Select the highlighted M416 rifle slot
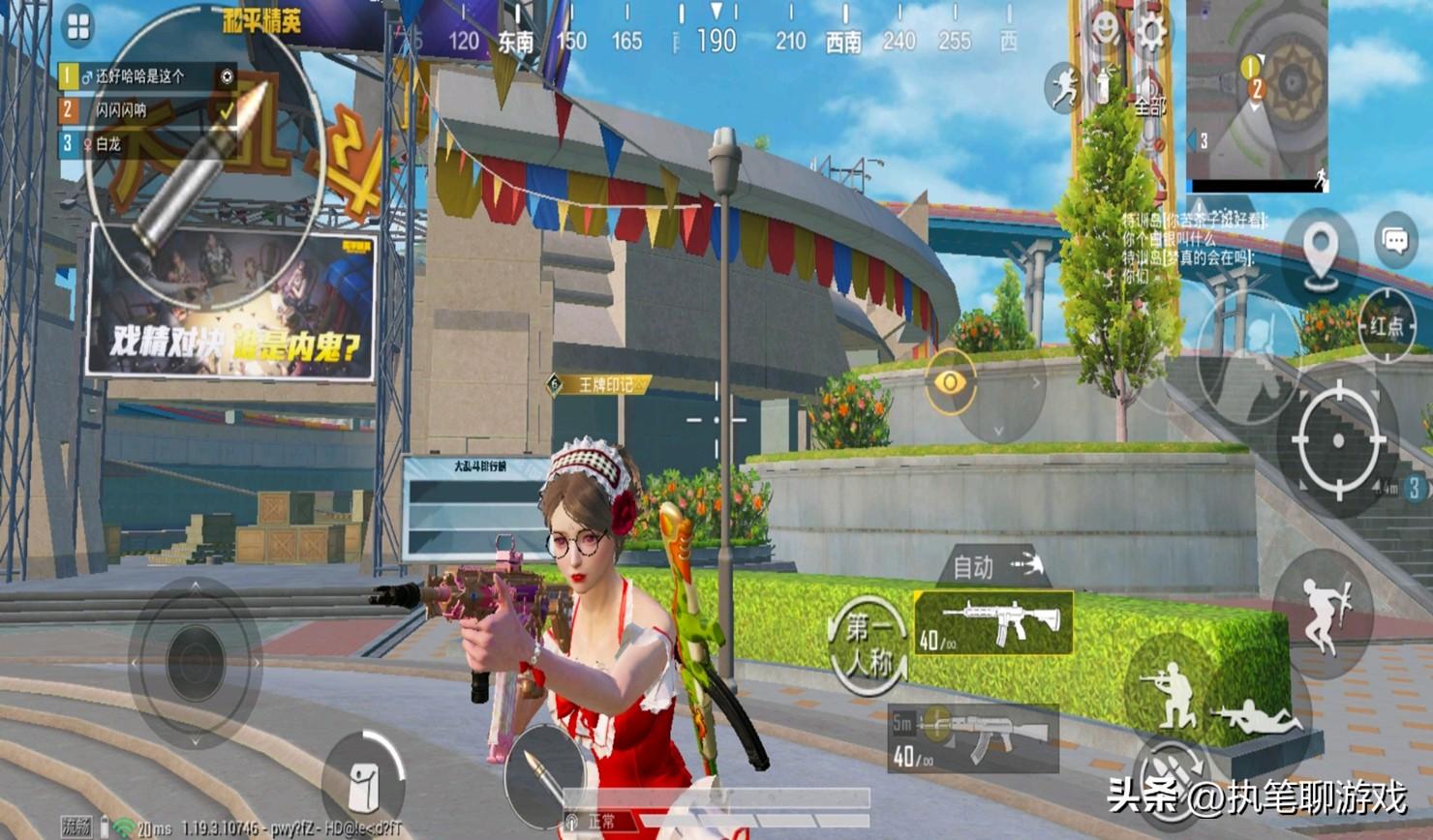The width and height of the screenshot is (1433, 840). [993, 622]
